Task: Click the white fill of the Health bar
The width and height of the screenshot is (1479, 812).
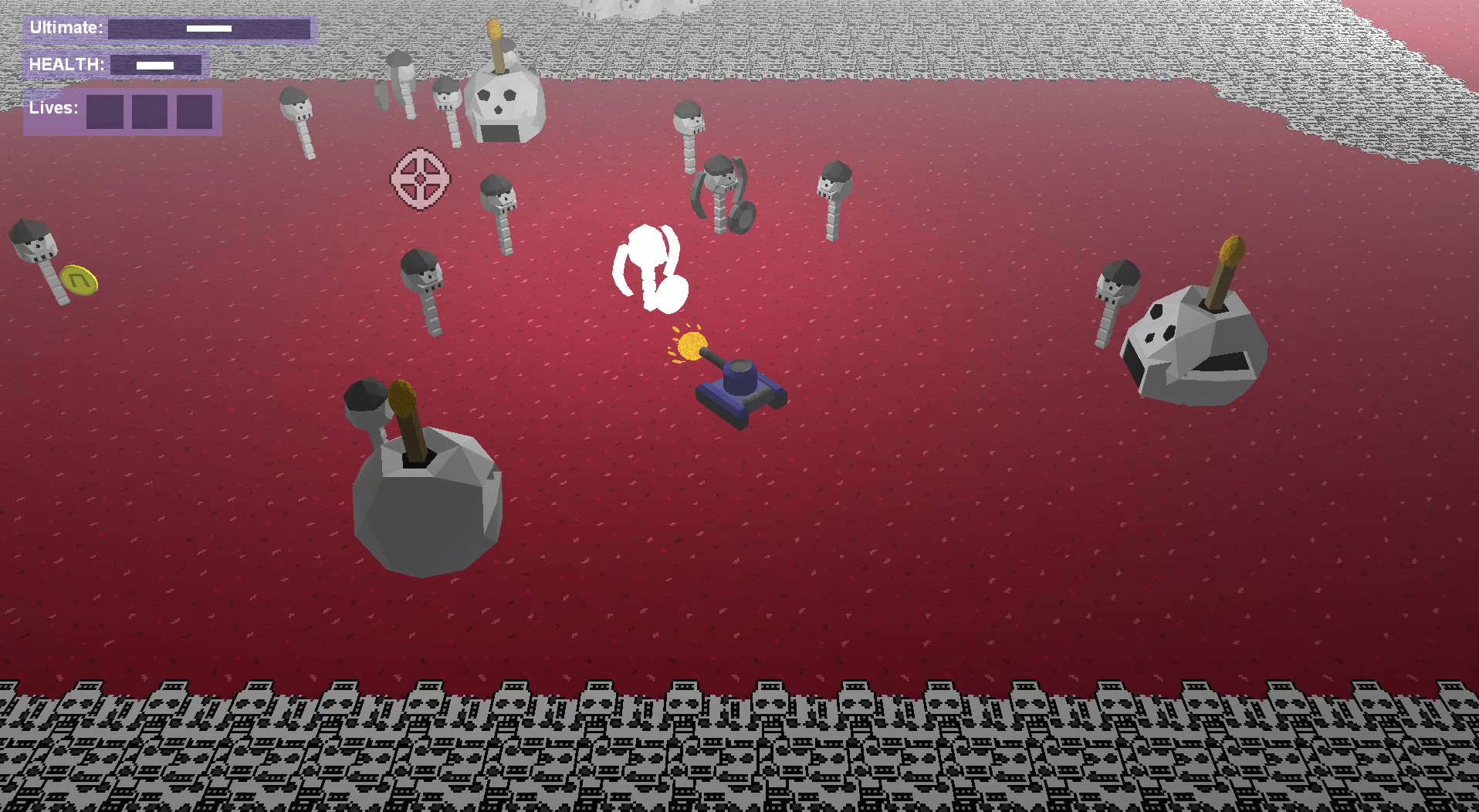Action: pos(154,65)
